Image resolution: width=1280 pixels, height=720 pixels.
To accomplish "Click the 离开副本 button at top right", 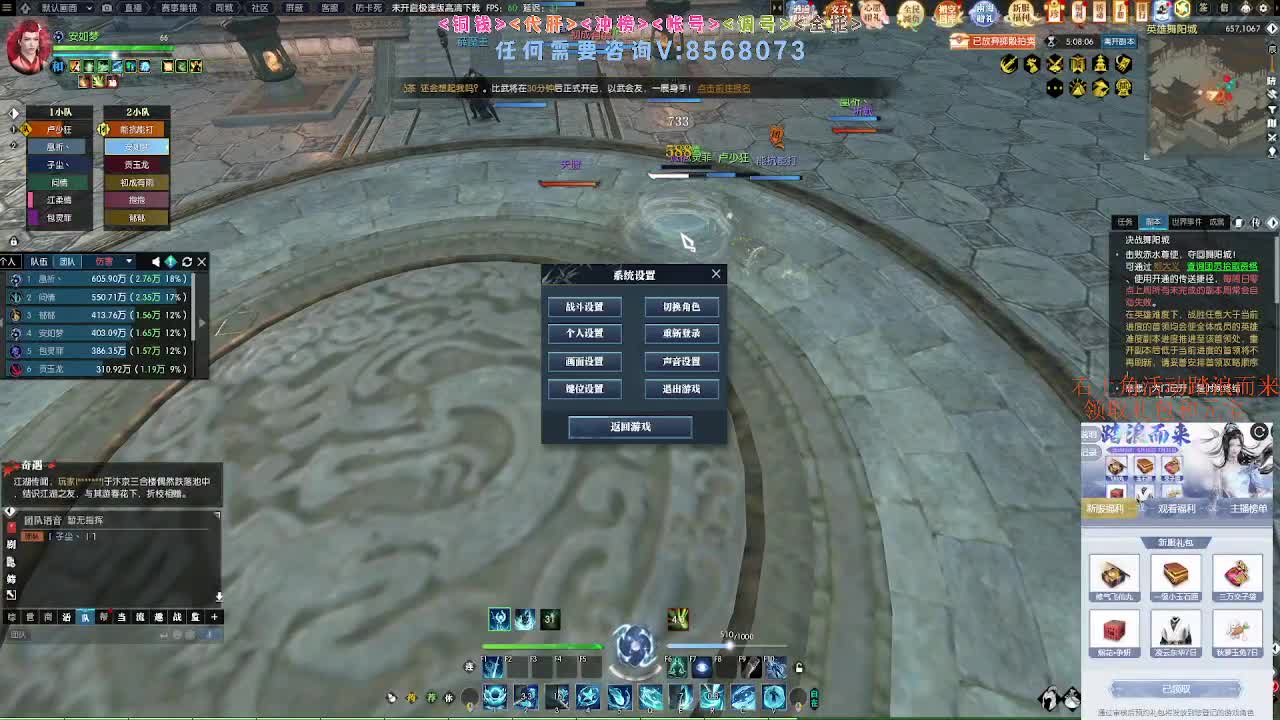I will [x=1118, y=42].
